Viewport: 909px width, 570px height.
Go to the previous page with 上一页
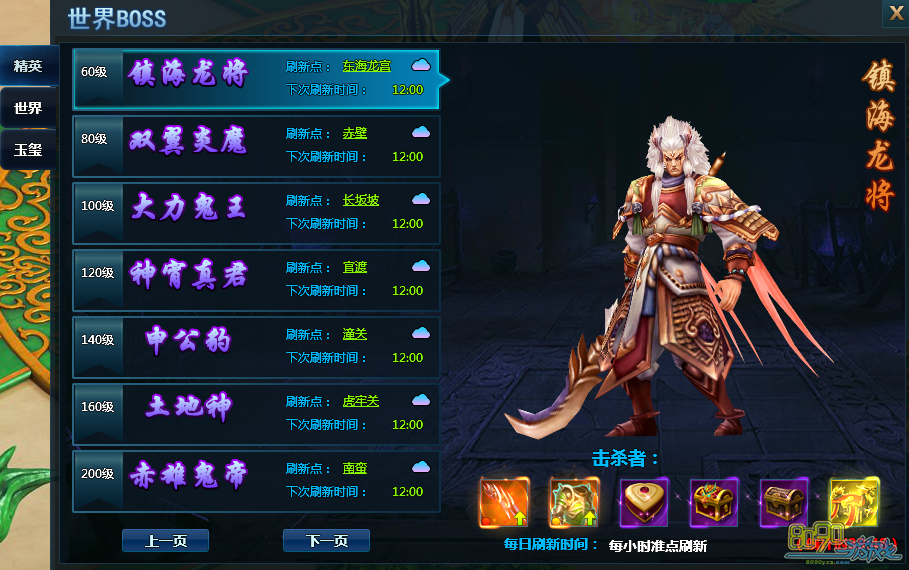tap(165, 541)
